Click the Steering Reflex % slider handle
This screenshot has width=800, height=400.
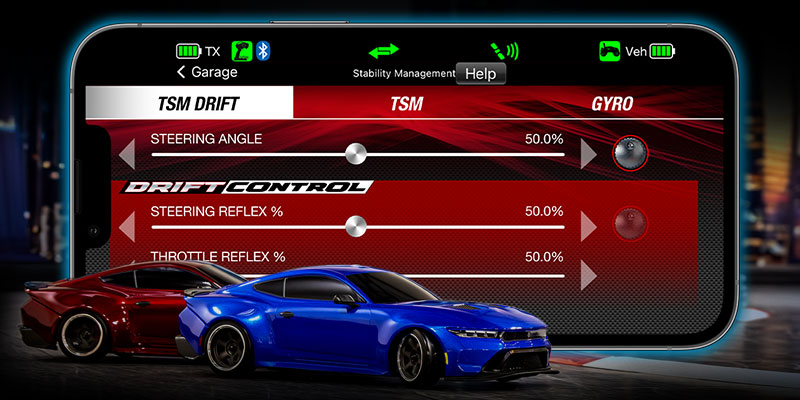pos(352,226)
